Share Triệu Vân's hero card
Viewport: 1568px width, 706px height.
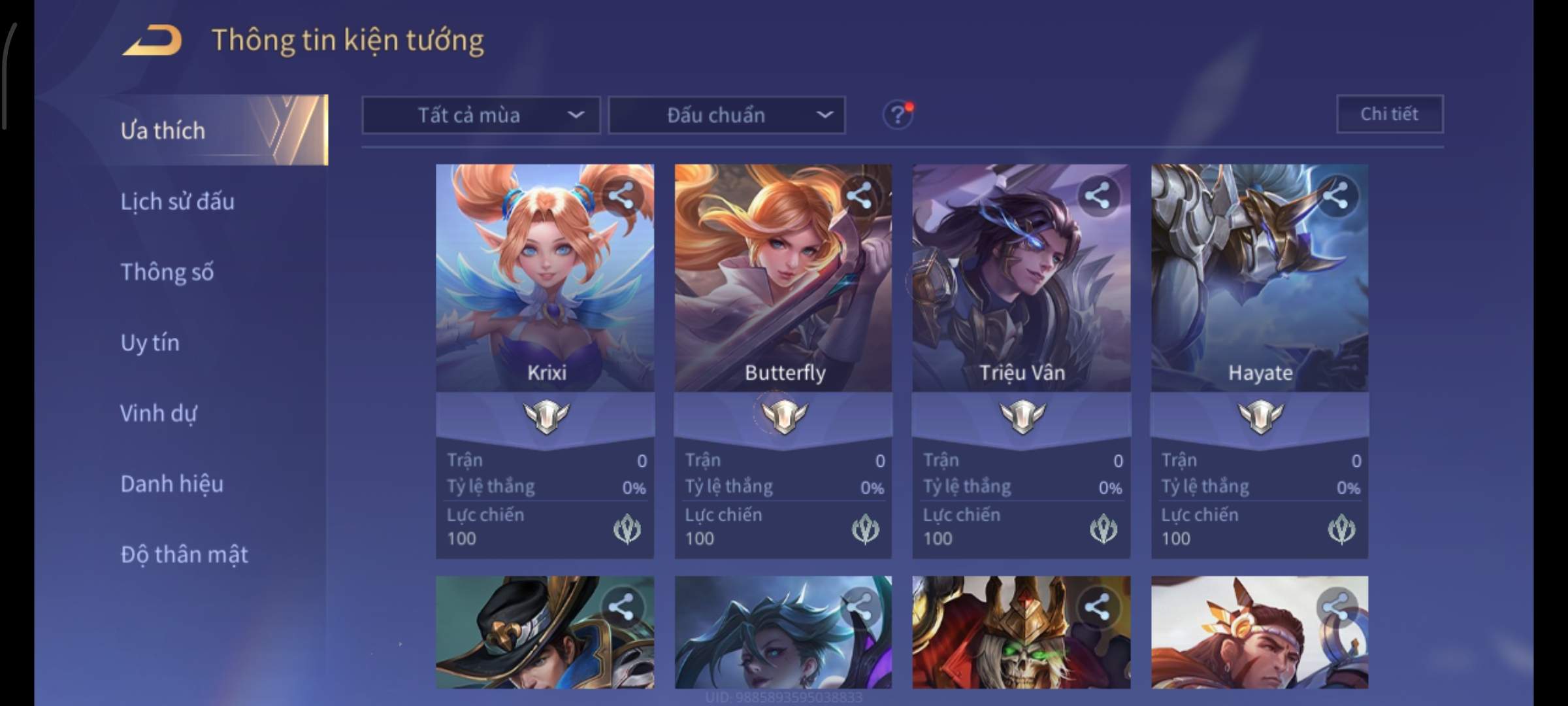tap(1097, 195)
